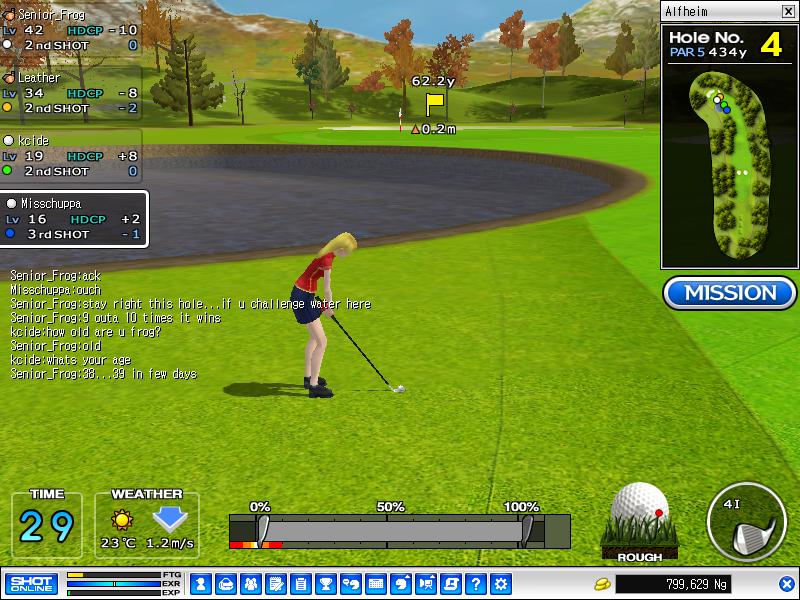This screenshot has height=600, width=800.
Task: Open the gear settings toolbar icon
Action: (501, 584)
